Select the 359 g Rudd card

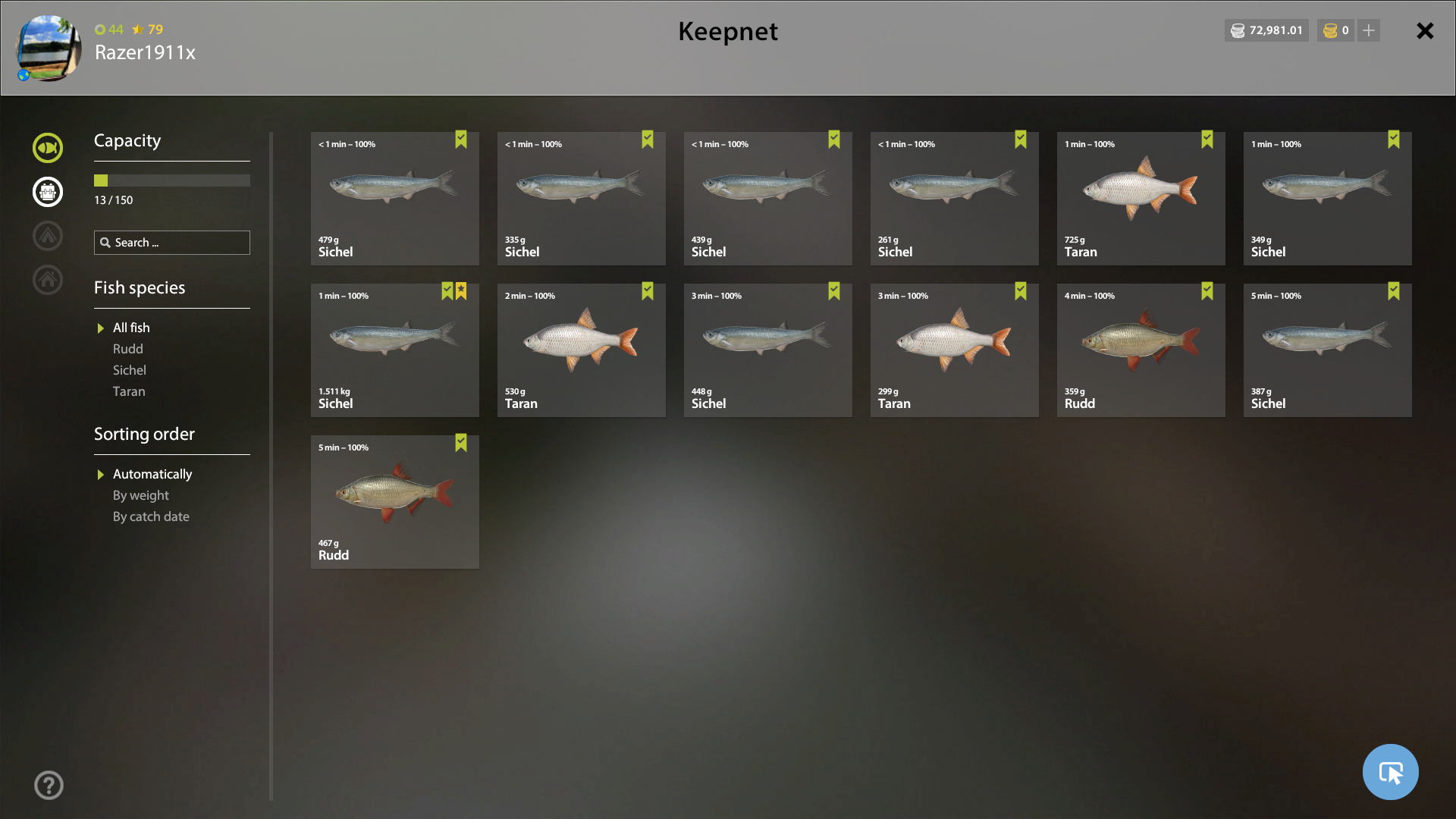(x=1141, y=350)
